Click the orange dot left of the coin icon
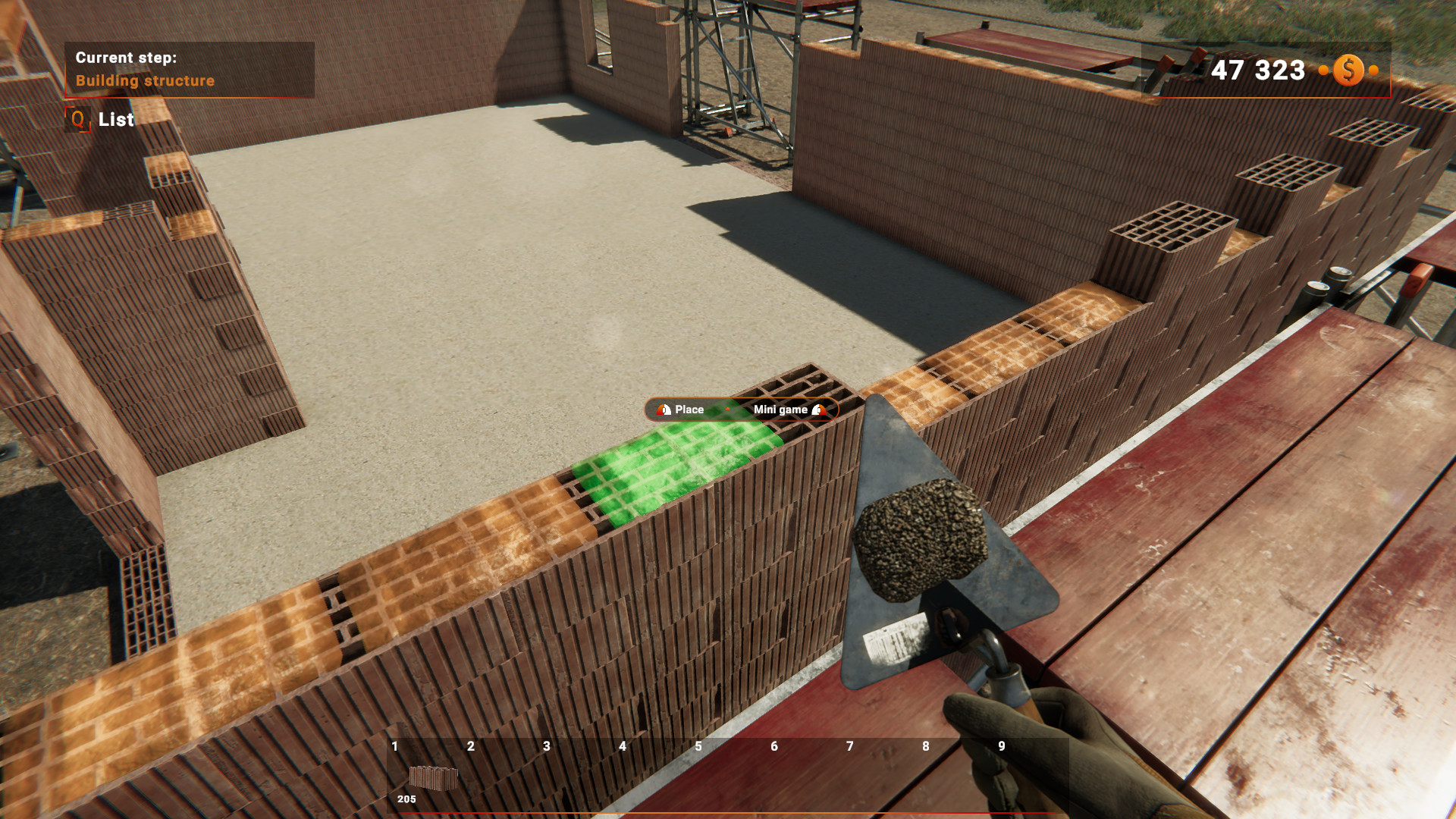Screen dimensions: 1456x819 coord(1323,71)
